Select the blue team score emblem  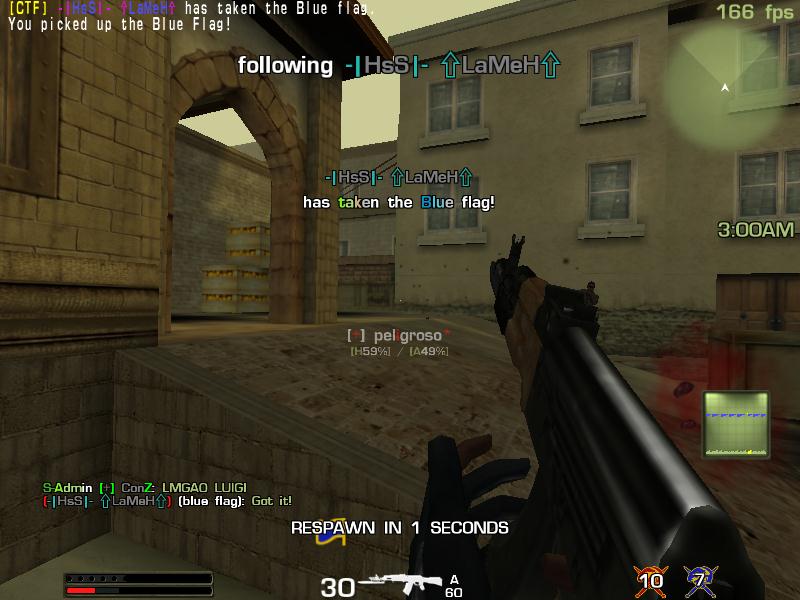tap(700, 579)
